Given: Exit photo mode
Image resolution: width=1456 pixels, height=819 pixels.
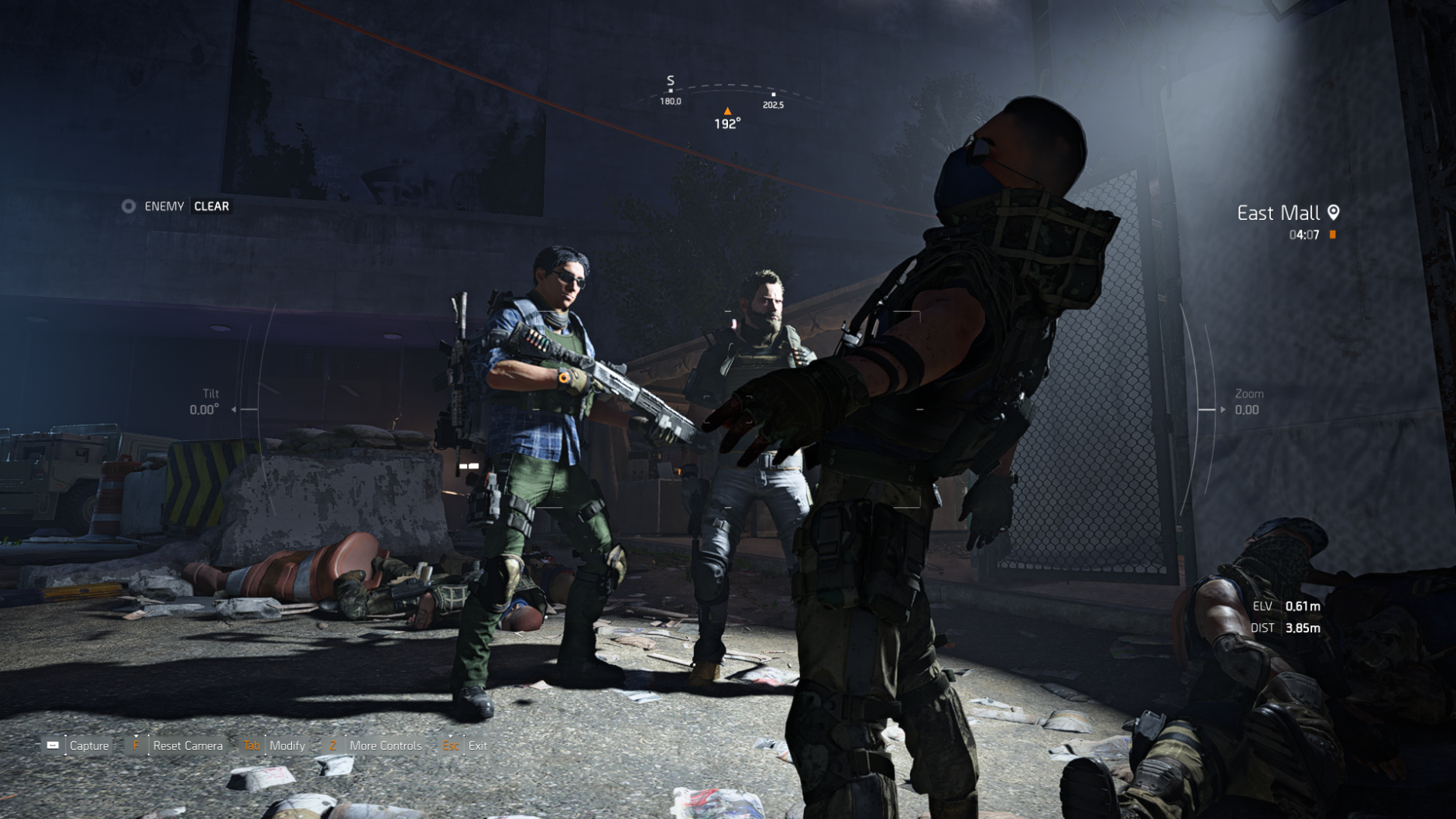Looking at the screenshot, I should pyautogui.click(x=466, y=745).
